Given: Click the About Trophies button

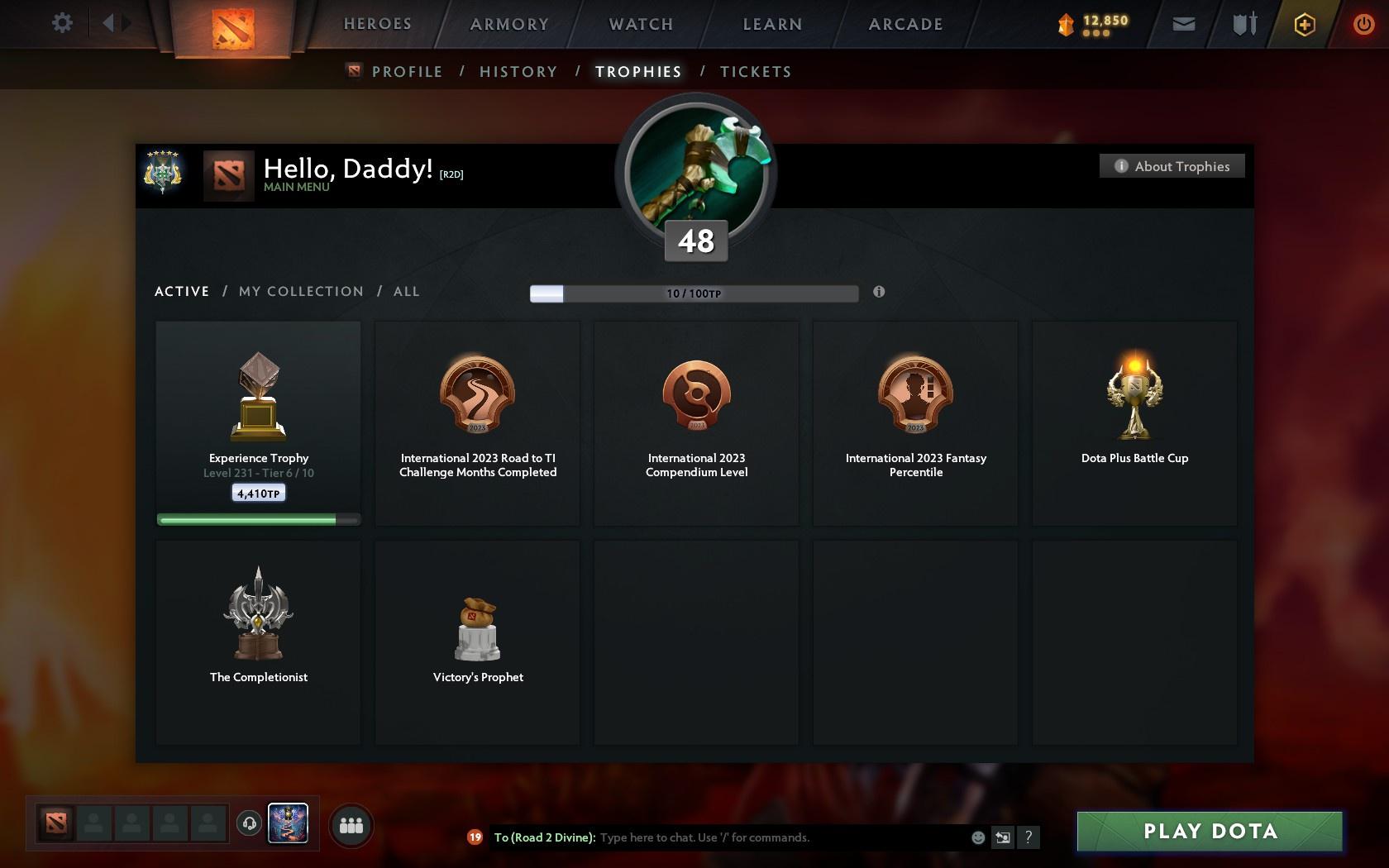Looking at the screenshot, I should [x=1172, y=166].
